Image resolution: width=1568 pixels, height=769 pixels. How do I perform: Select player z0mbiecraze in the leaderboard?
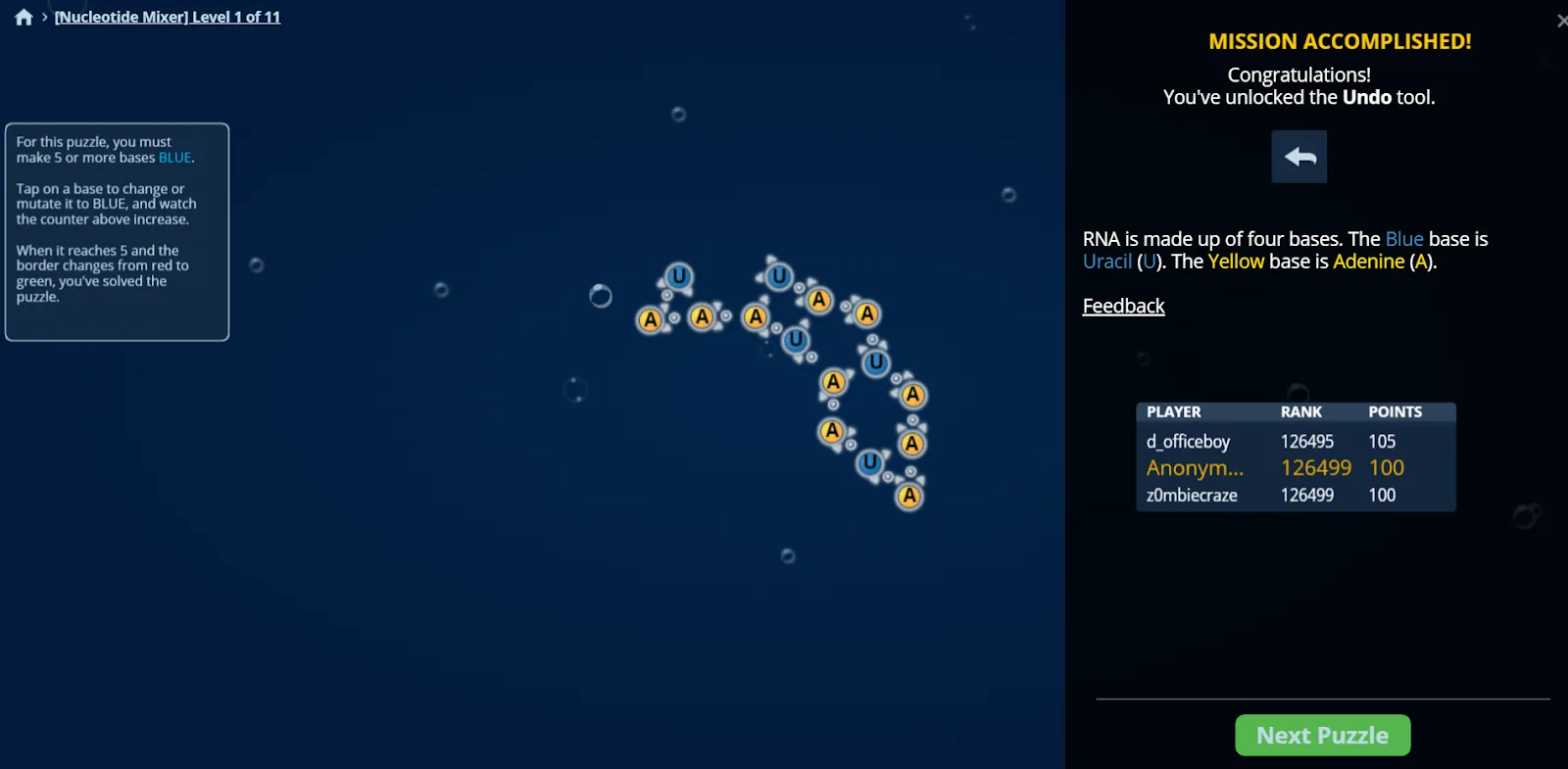[1192, 496]
